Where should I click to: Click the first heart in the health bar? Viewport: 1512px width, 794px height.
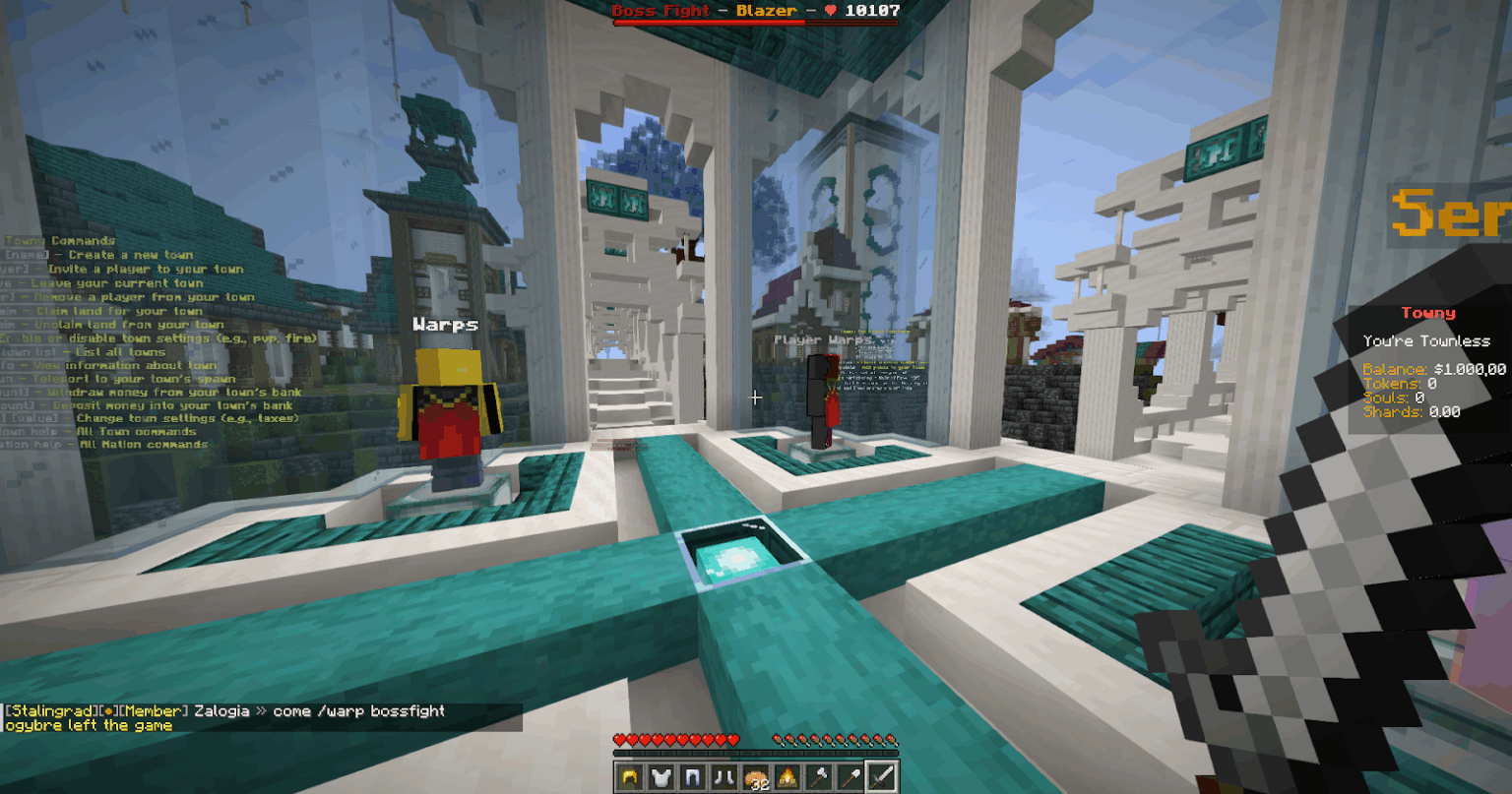tap(620, 739)
